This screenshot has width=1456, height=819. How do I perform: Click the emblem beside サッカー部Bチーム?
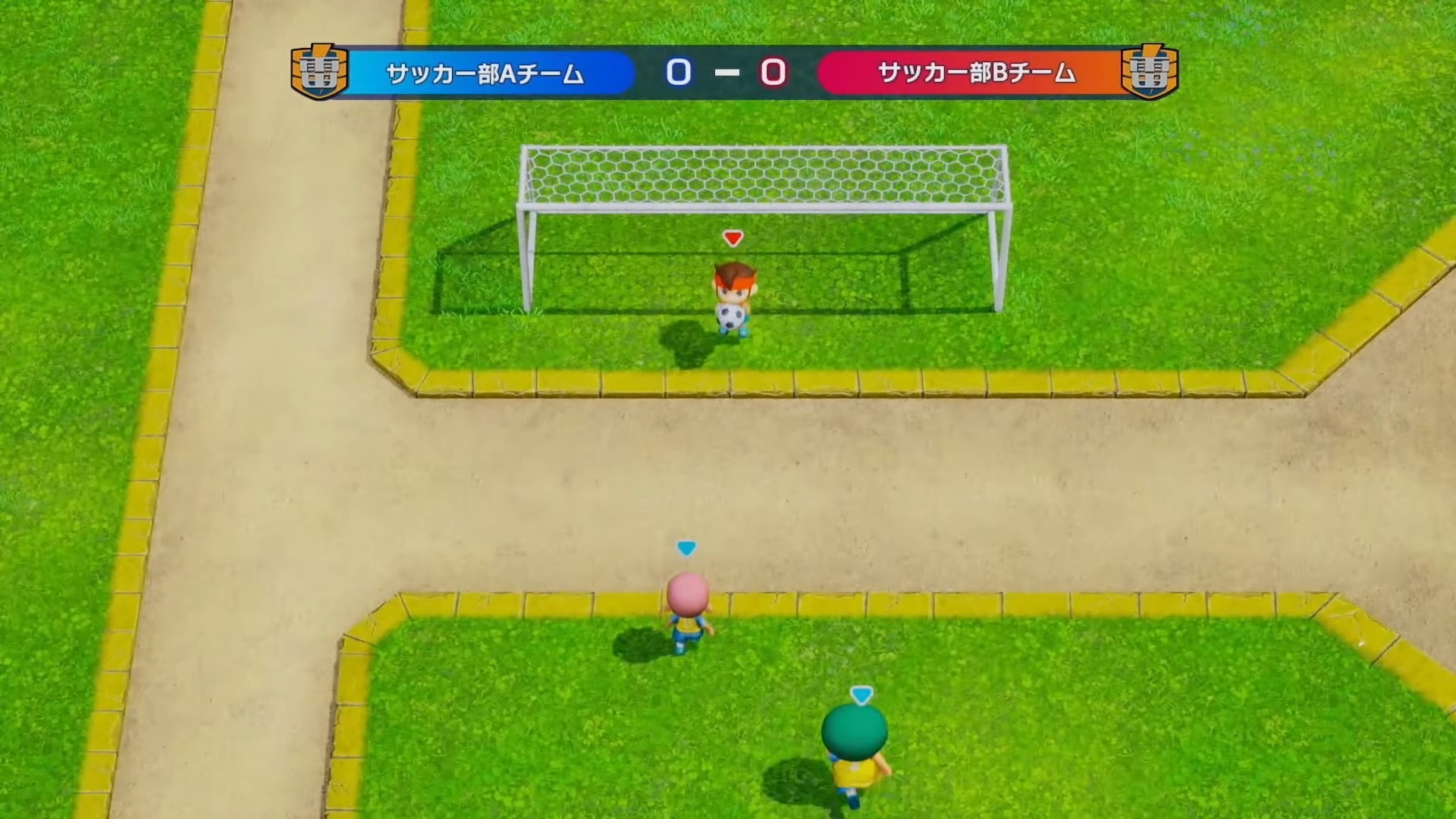1150,72
